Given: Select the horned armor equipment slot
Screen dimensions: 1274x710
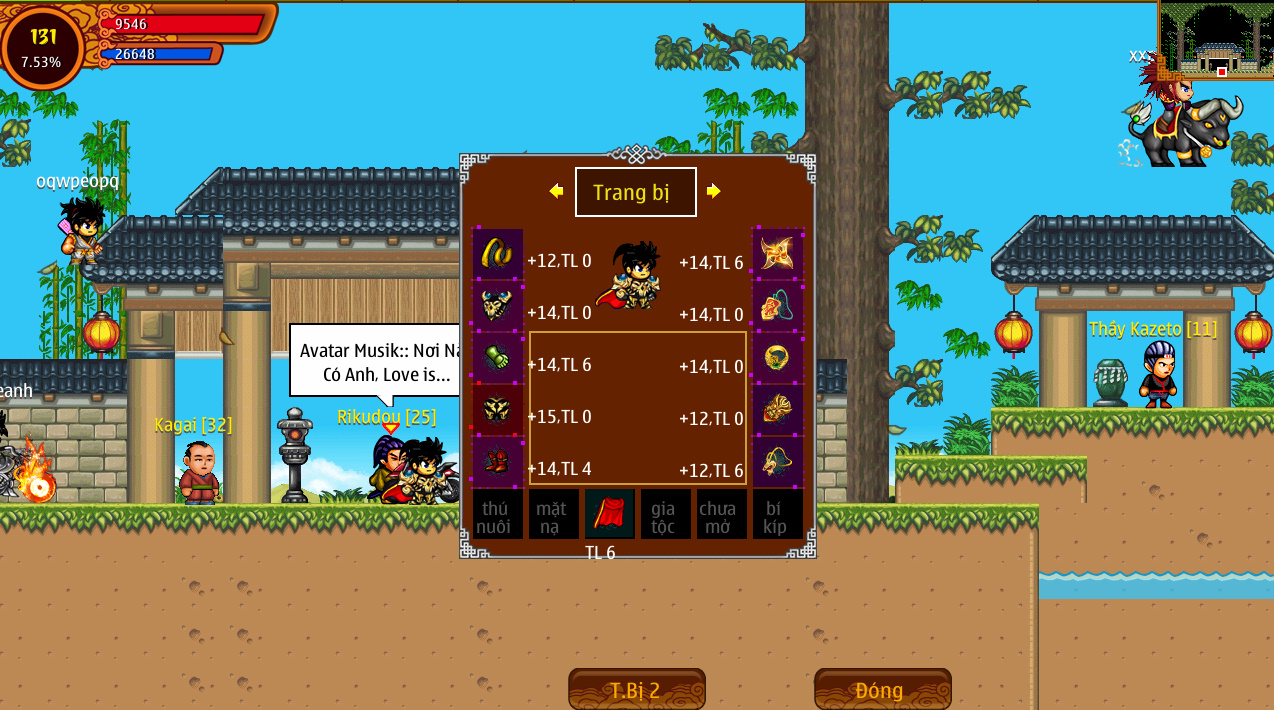Looking at the screenshot, I should [x=497, y=305].
